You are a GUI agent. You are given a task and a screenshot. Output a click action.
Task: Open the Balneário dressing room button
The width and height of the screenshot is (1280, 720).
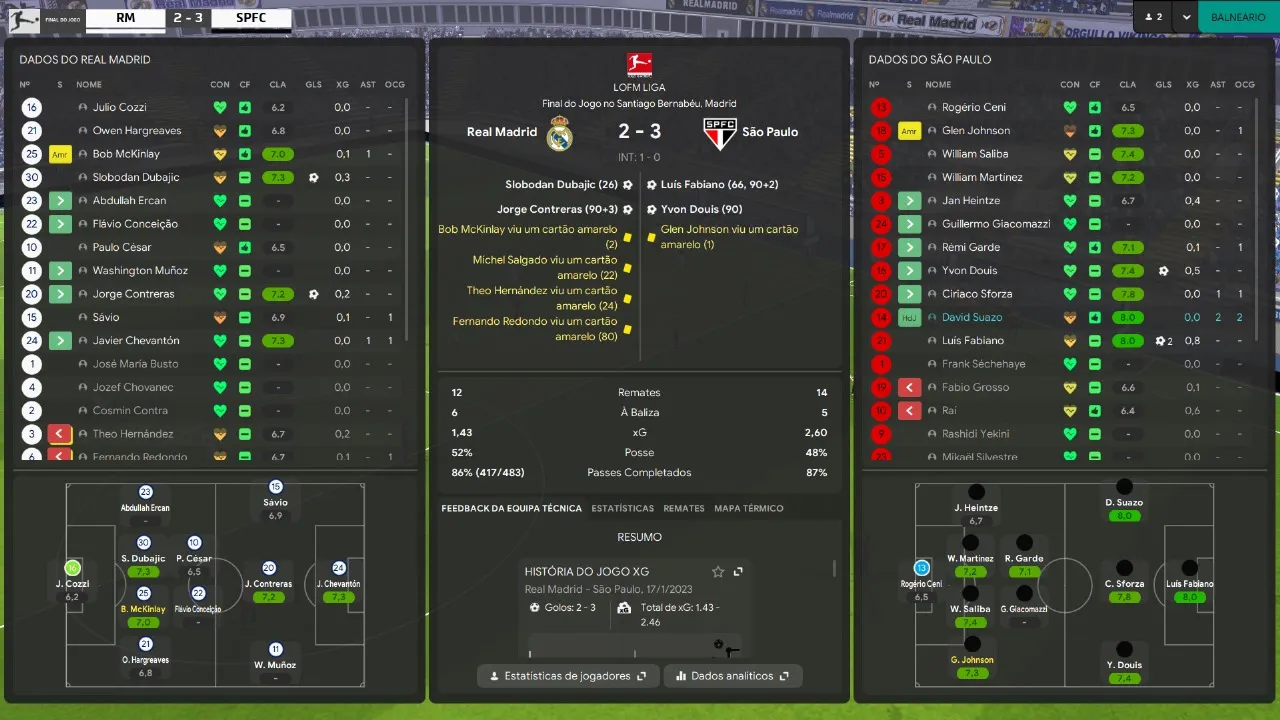pos(1238,17)
